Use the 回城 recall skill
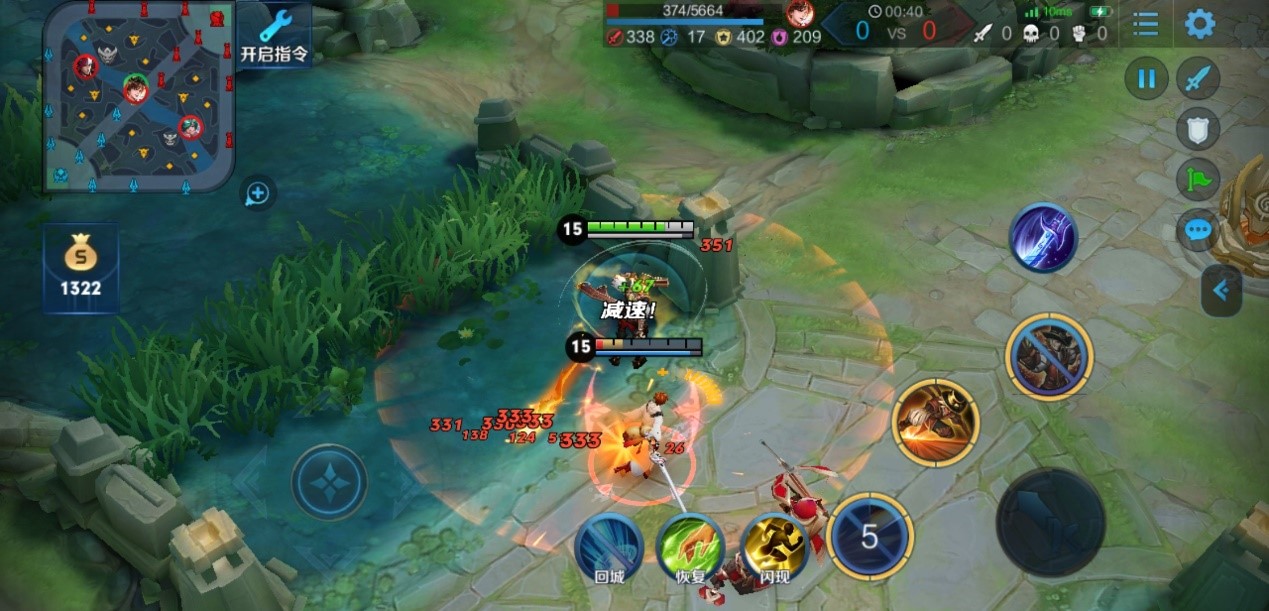1269x611 pixels. pyautogui.click(x=609, y=546)
